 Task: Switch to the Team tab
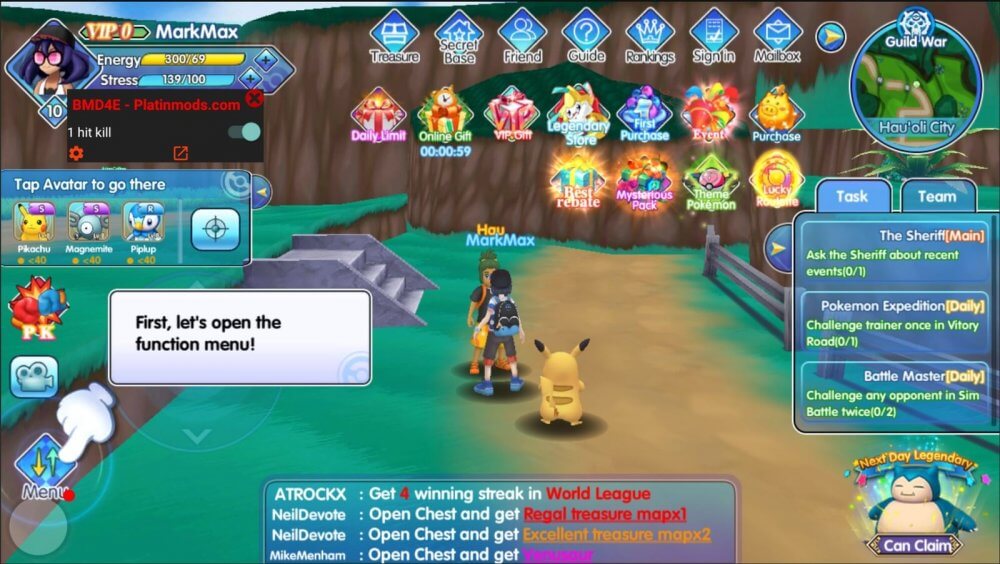click(937, 196)
